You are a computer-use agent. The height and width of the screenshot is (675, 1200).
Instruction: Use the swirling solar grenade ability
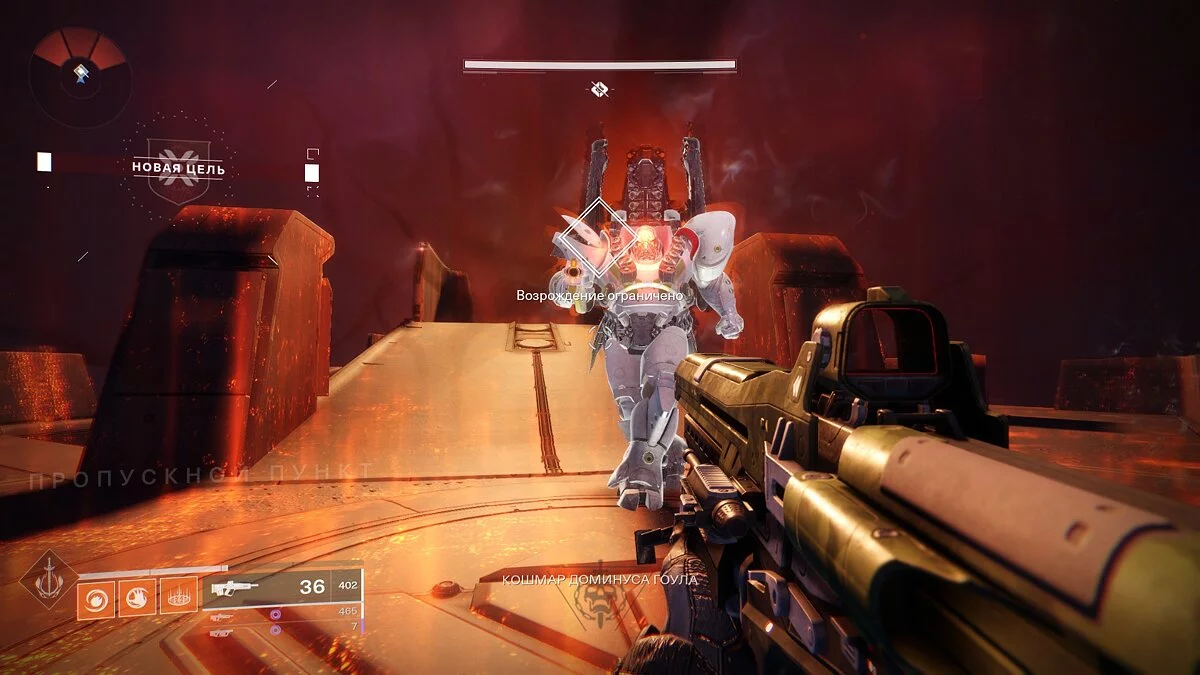pyautogui.click(x=97, y=599)
